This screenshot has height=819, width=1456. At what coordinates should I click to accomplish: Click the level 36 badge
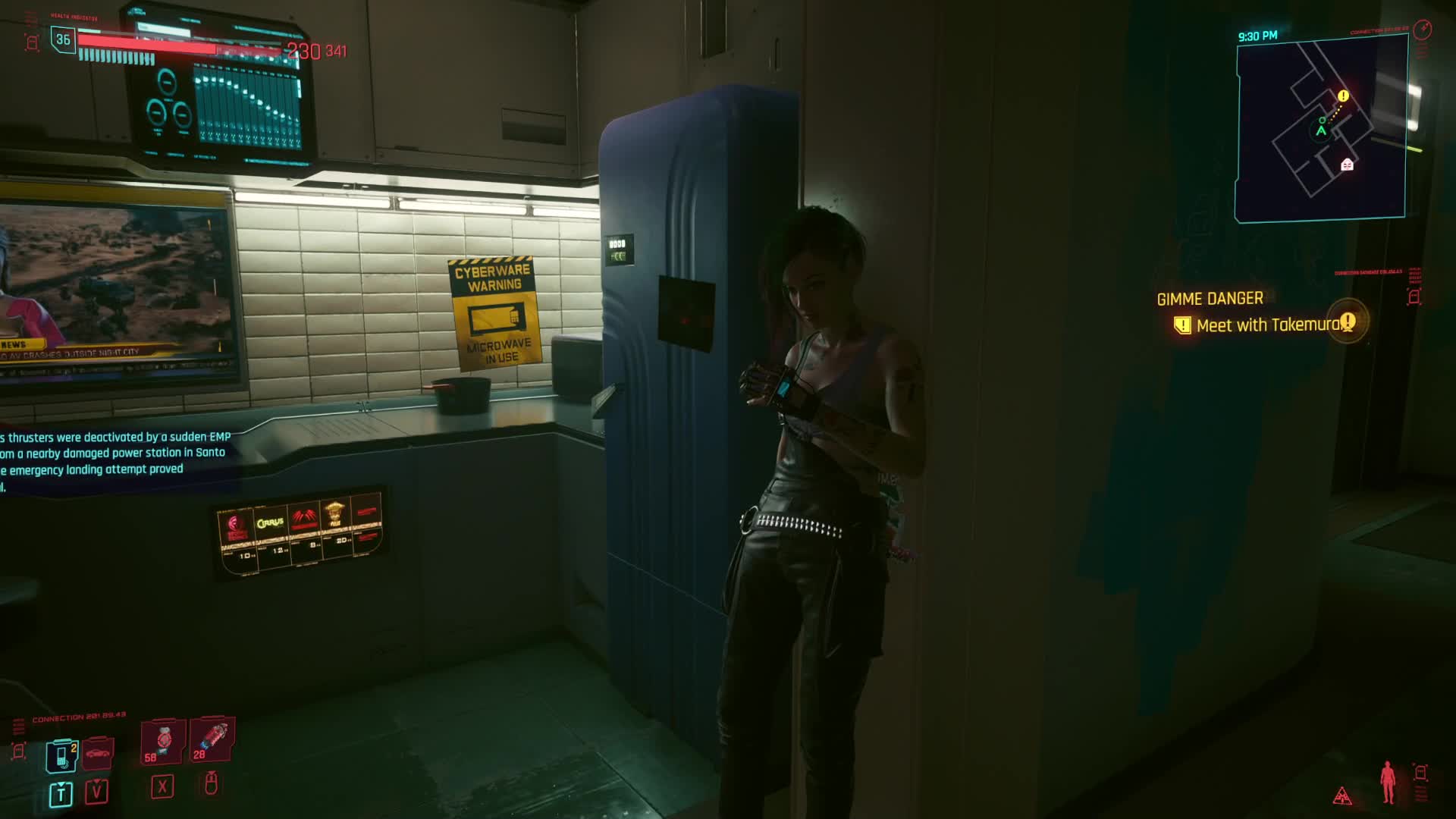[x=63, y=39]
